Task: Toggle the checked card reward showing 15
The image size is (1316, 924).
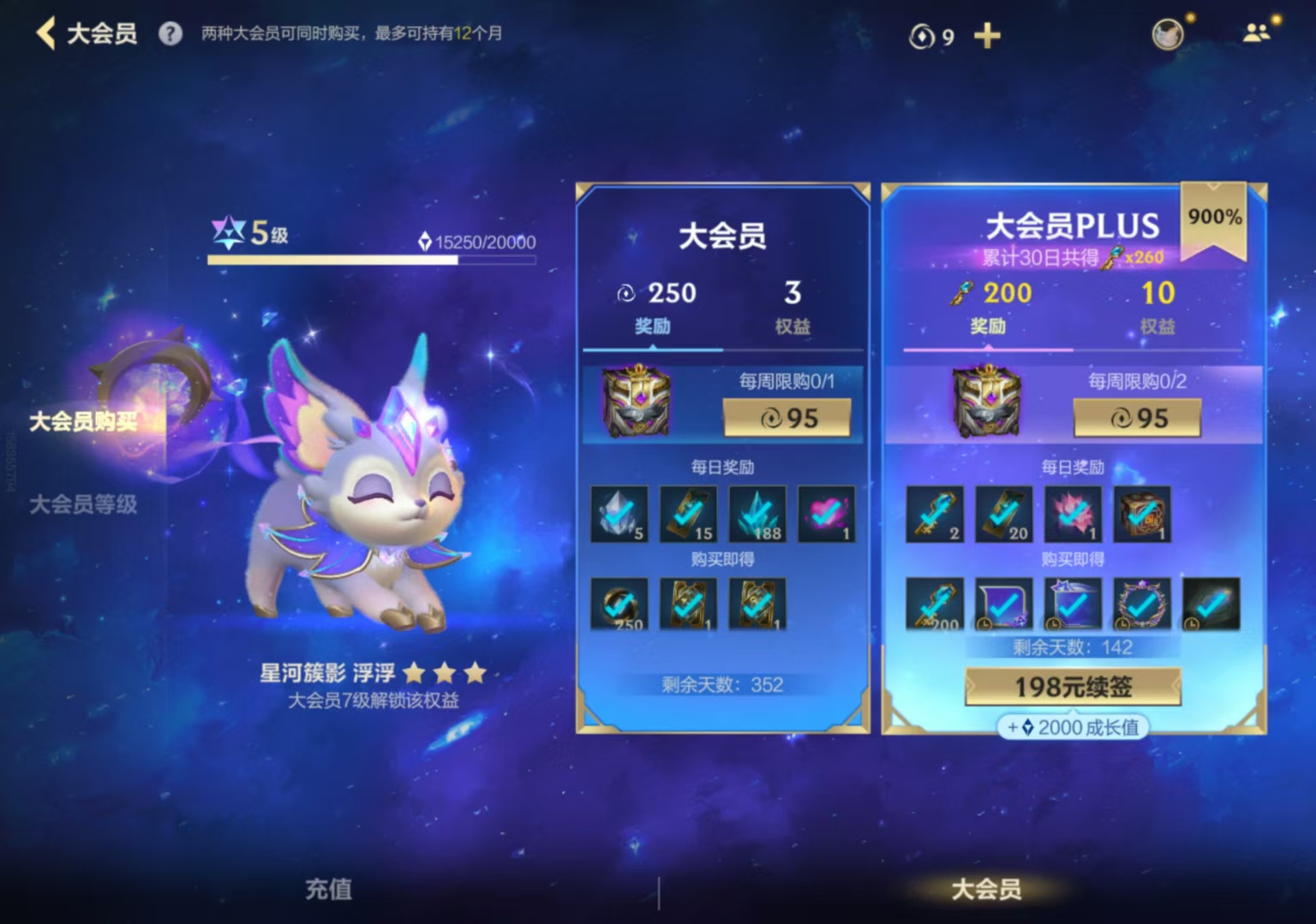Action: (688, 514)
